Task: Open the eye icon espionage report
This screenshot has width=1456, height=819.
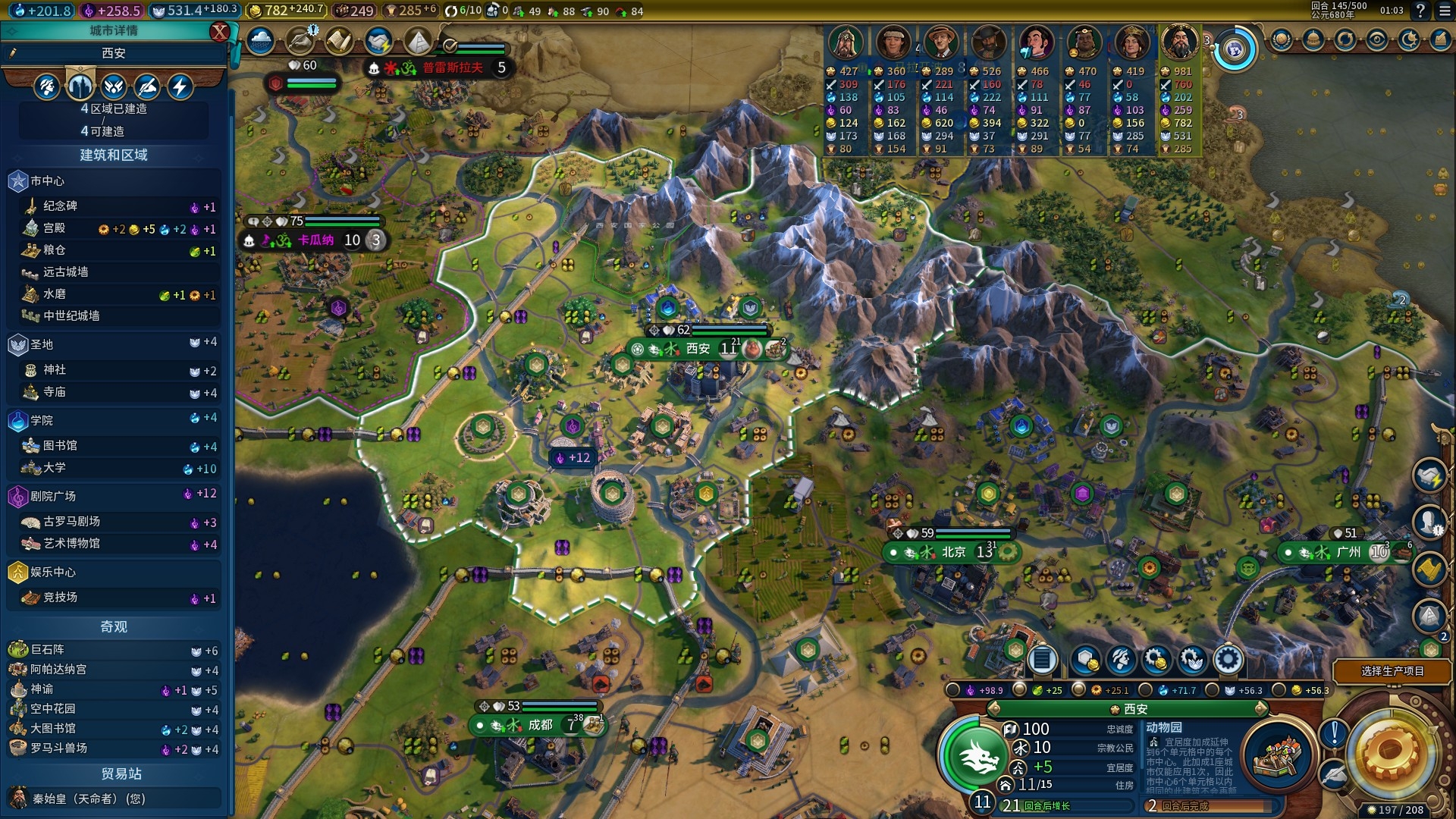Action: pyautogui.click(x=1377, y=39)
